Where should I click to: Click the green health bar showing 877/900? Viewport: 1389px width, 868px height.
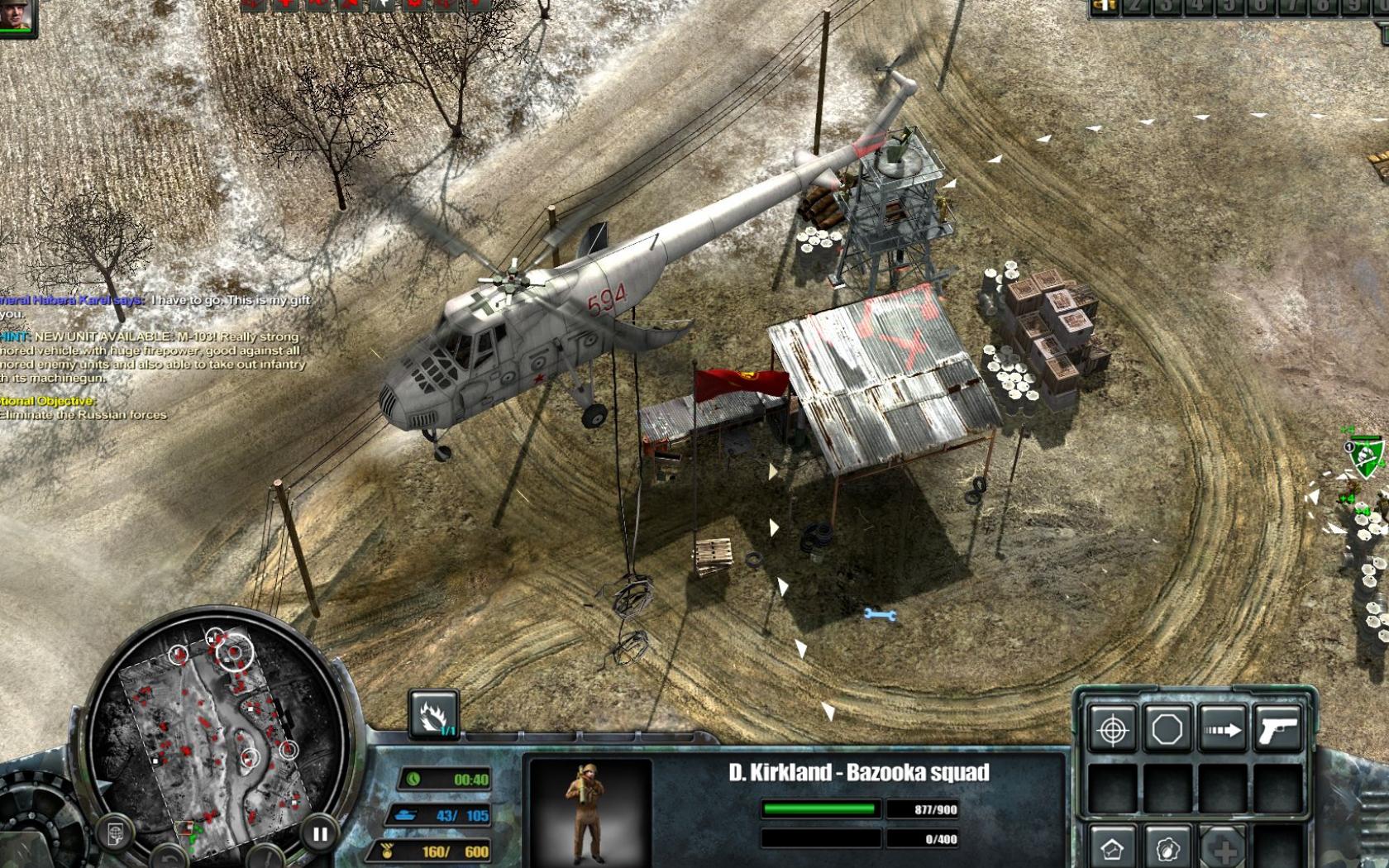[819, 808]
